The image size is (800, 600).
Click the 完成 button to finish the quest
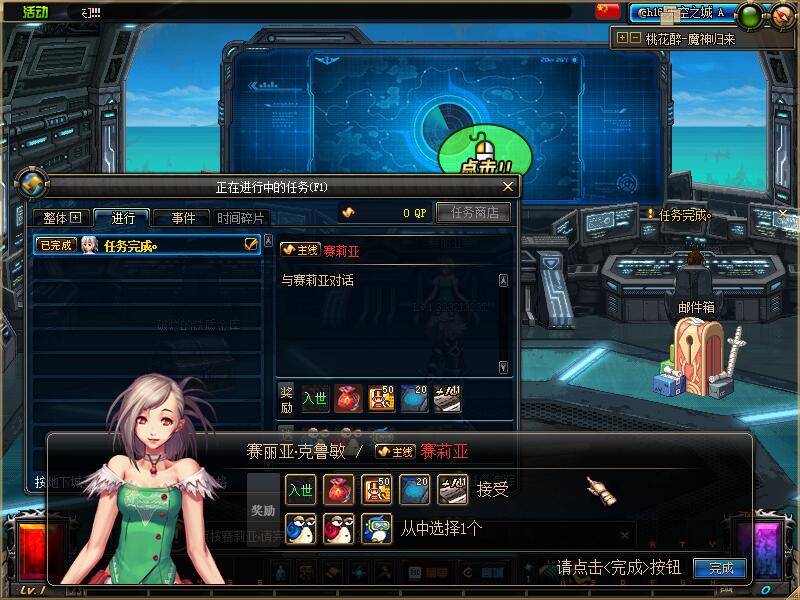[720, 568]
